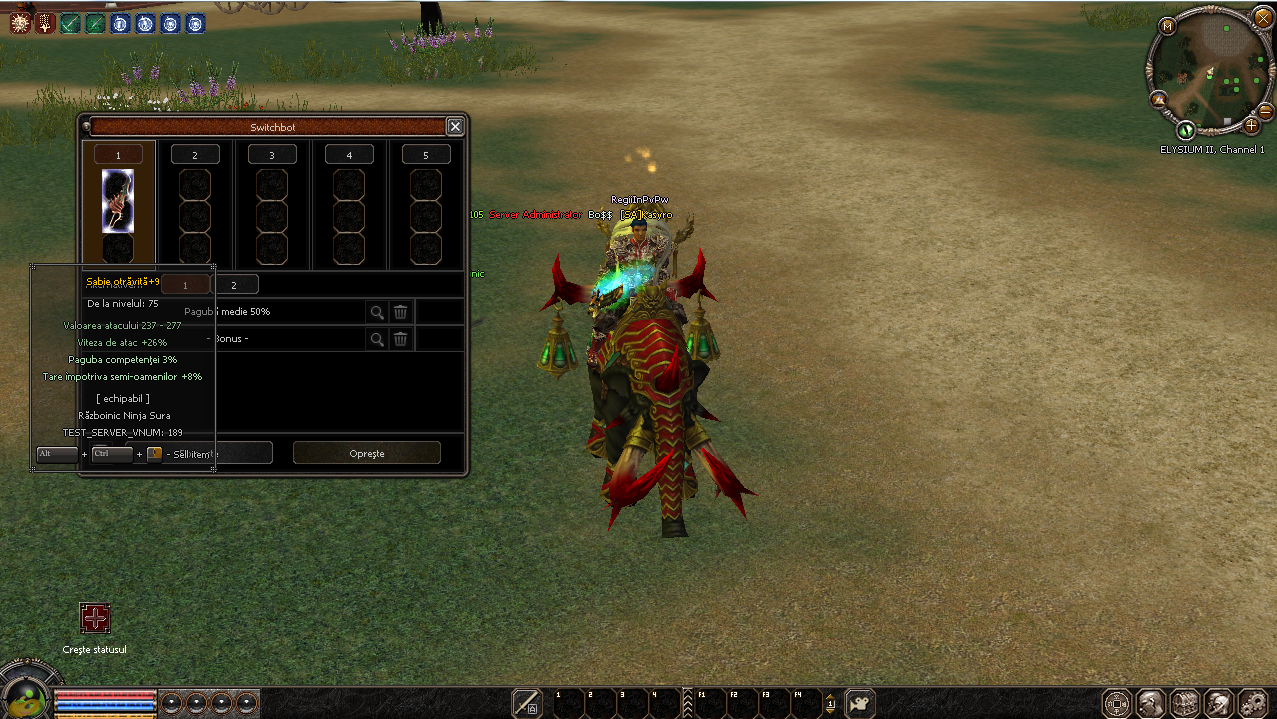Switch to Switchbot slot tab 3
Image resolution: width=1277 pixels, height=719 pixels.
(x=272, y=155)
